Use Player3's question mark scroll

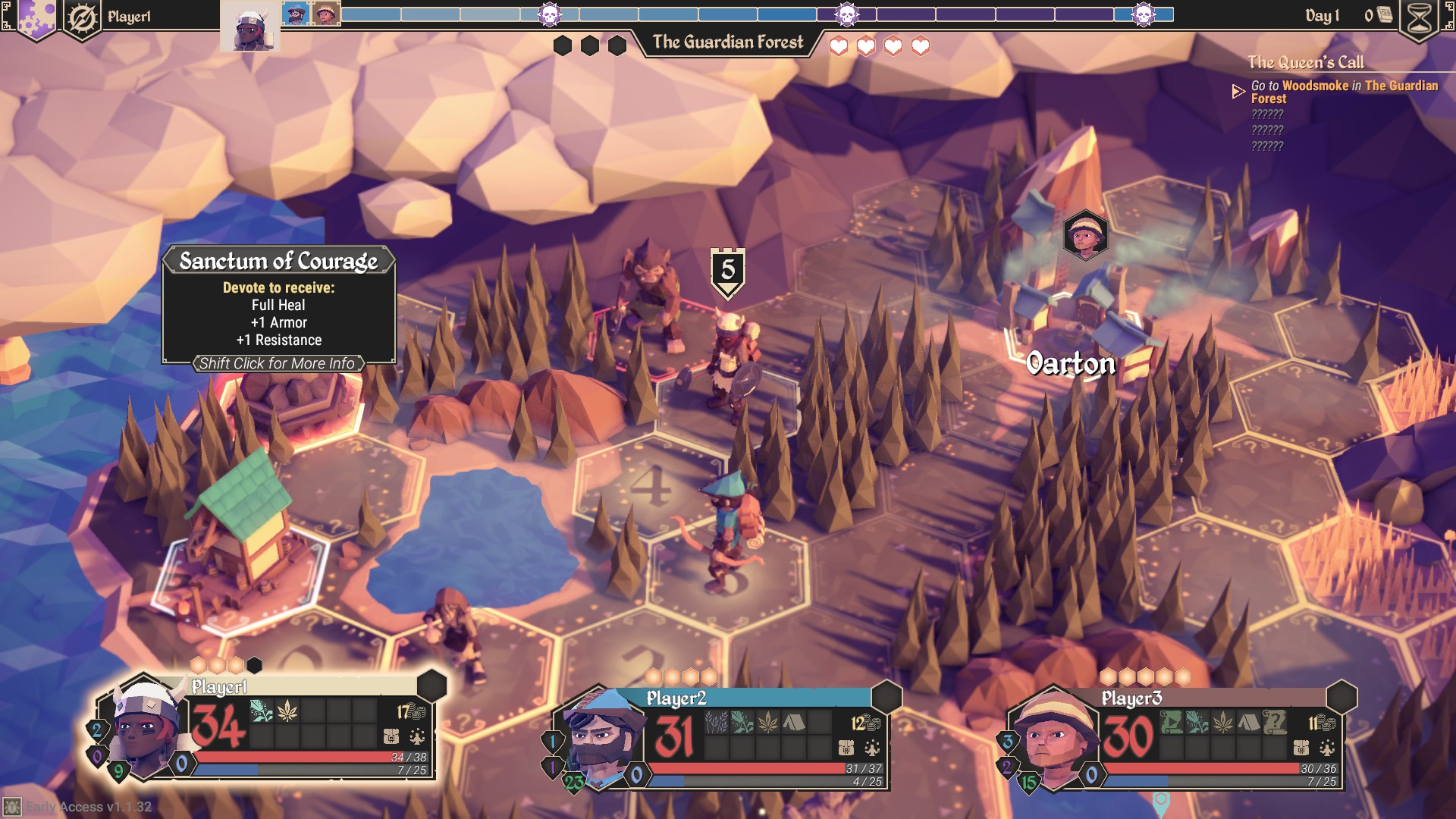pos(1275,723)
